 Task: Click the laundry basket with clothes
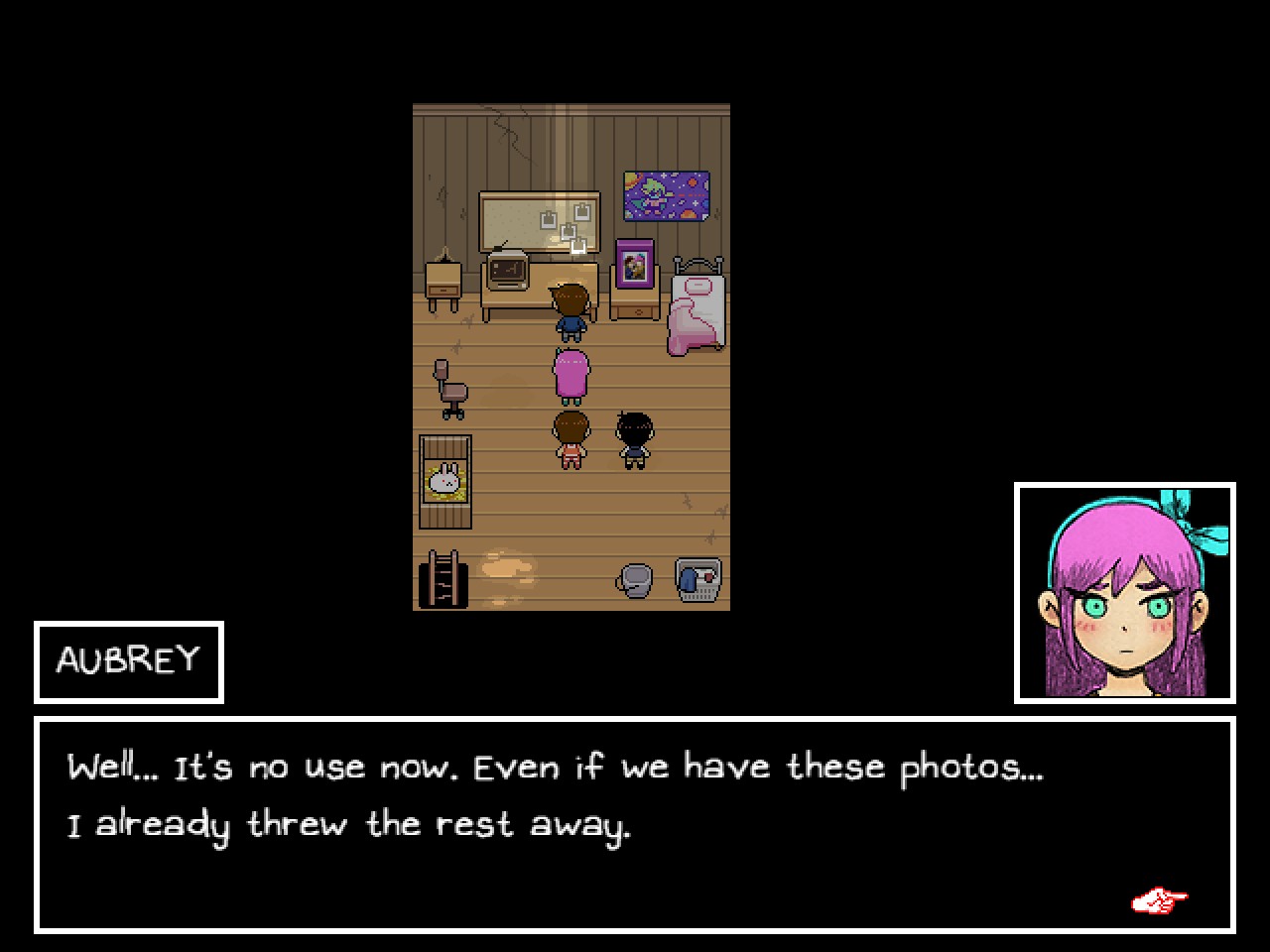click(697, 577)
